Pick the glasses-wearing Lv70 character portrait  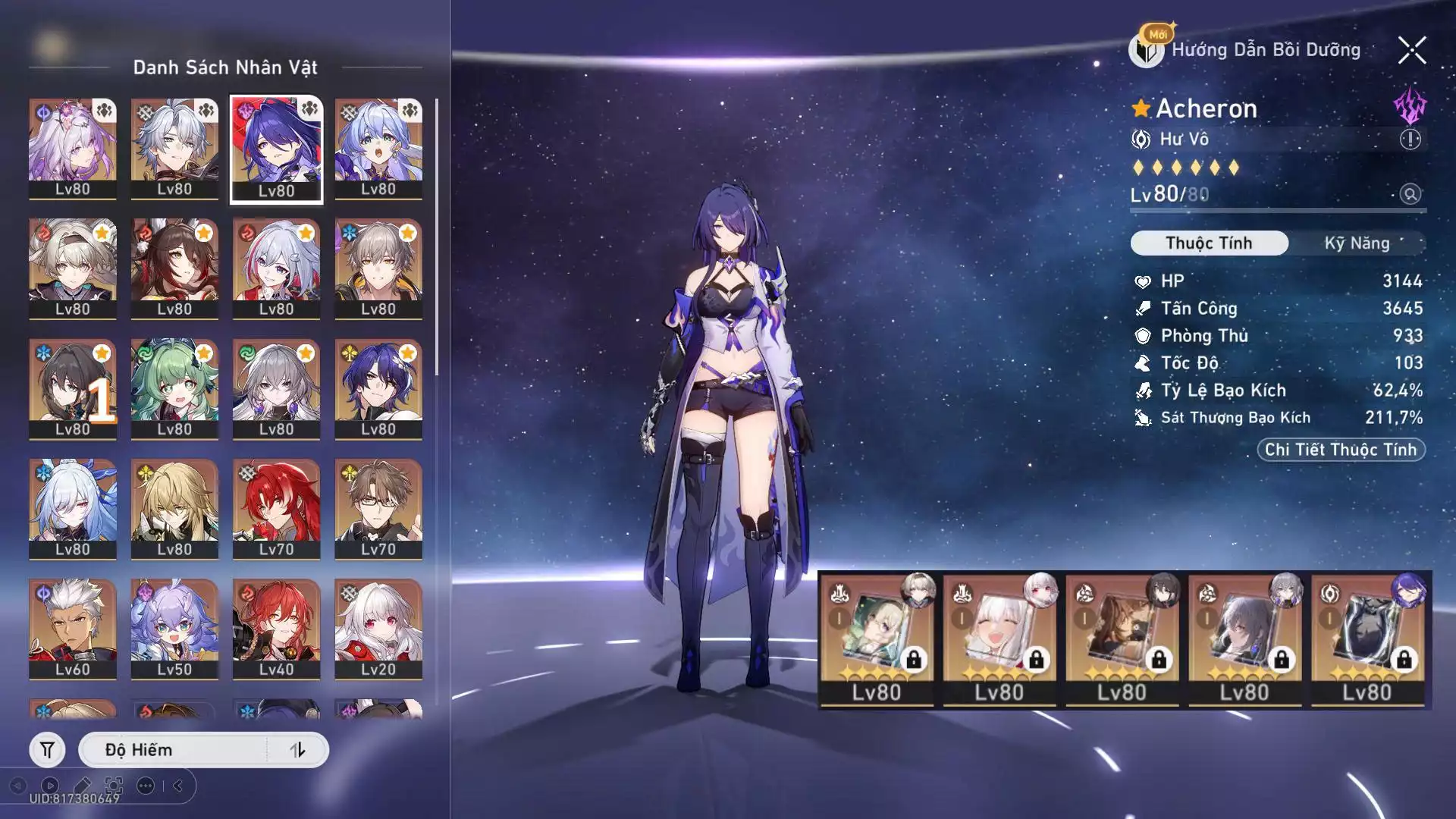(x=378, y=508)
